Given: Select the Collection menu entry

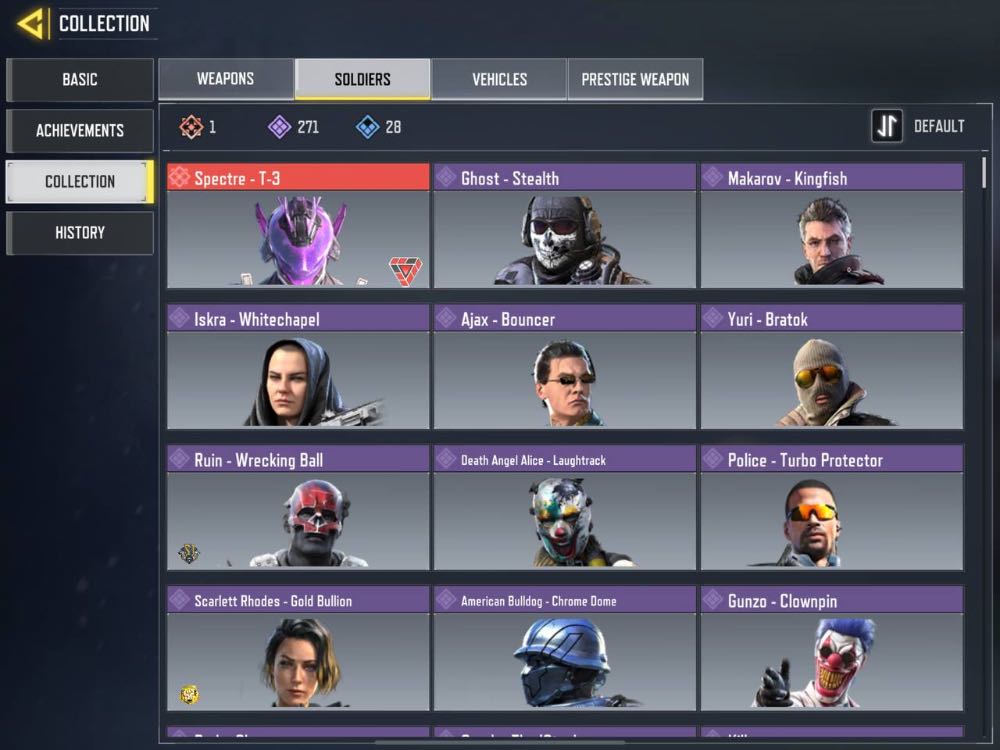Looking at the screenshot, I should pyautogui.click(x=80, y=182).
